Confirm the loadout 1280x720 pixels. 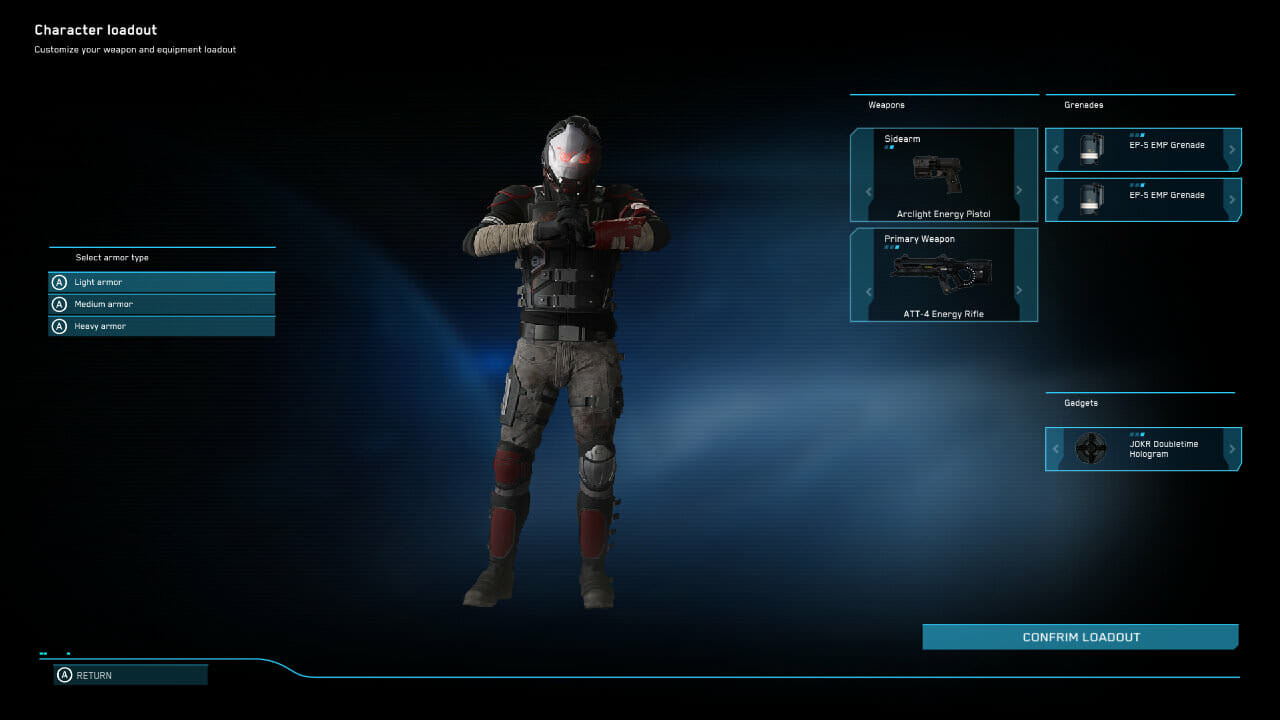pyautogui.click(x=1080, y=637)
